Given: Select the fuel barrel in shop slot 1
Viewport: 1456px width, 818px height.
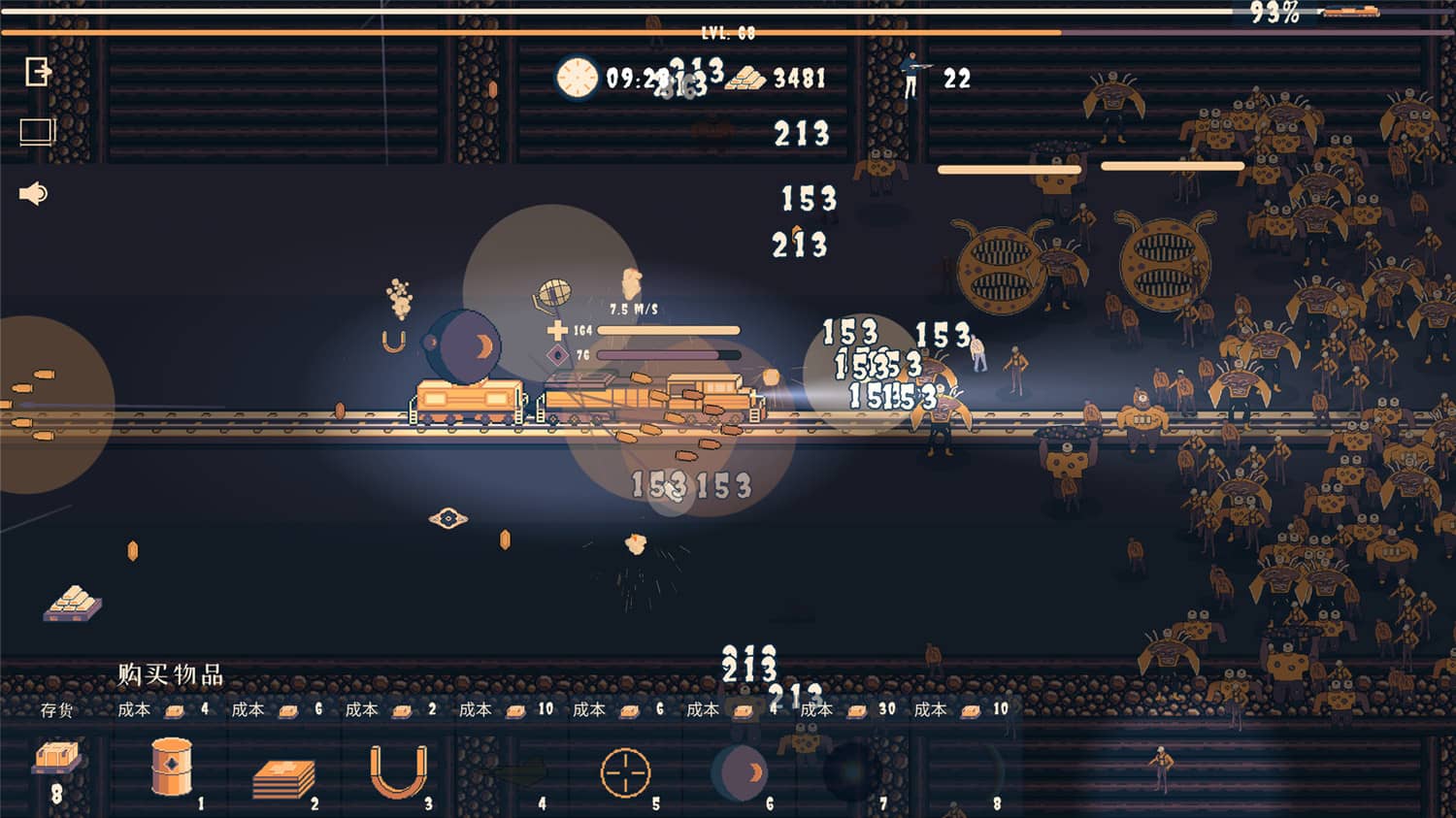Looking at the screenshot, I should point(170,767).
